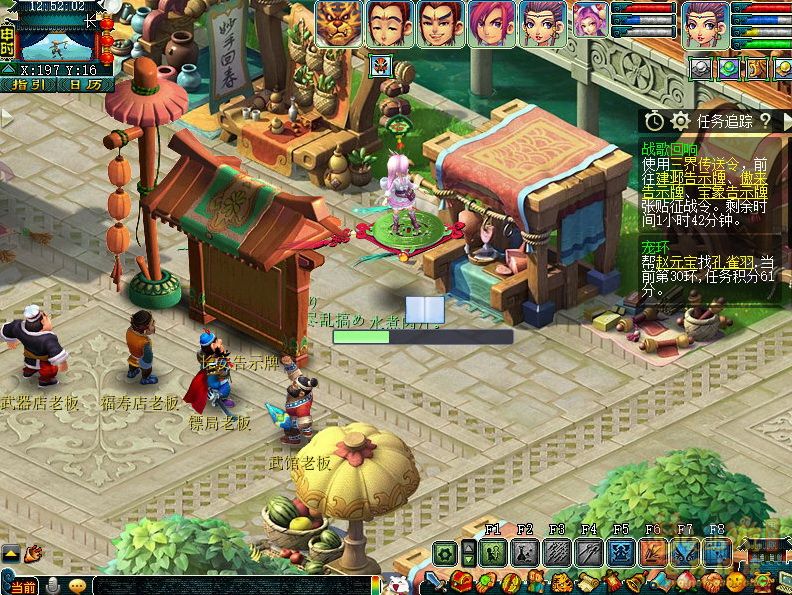This screenshot has height=595, width=792.
Task: Follow the 赵元宝 quest link
Action: (x=685, y=260)
